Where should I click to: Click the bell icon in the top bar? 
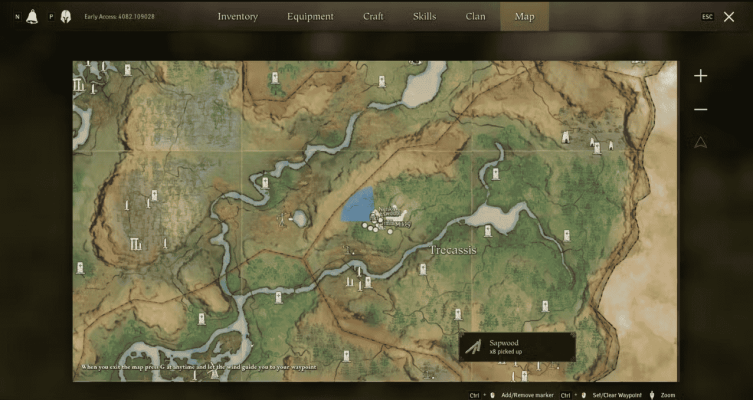click(x=33, y=16)
